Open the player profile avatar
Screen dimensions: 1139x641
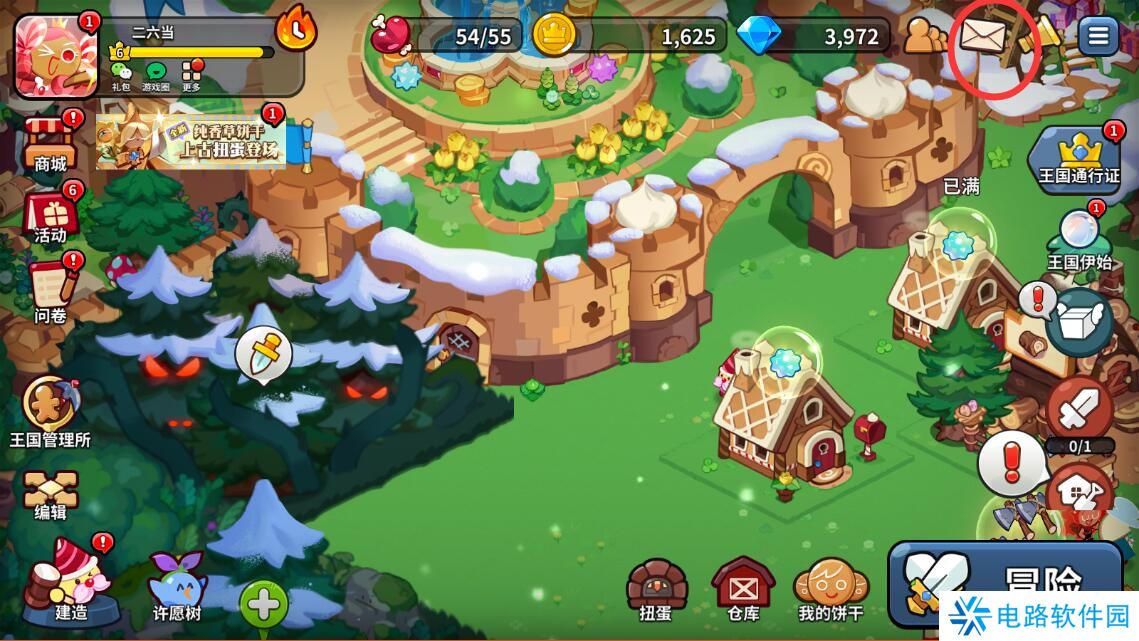click(56, 57)
